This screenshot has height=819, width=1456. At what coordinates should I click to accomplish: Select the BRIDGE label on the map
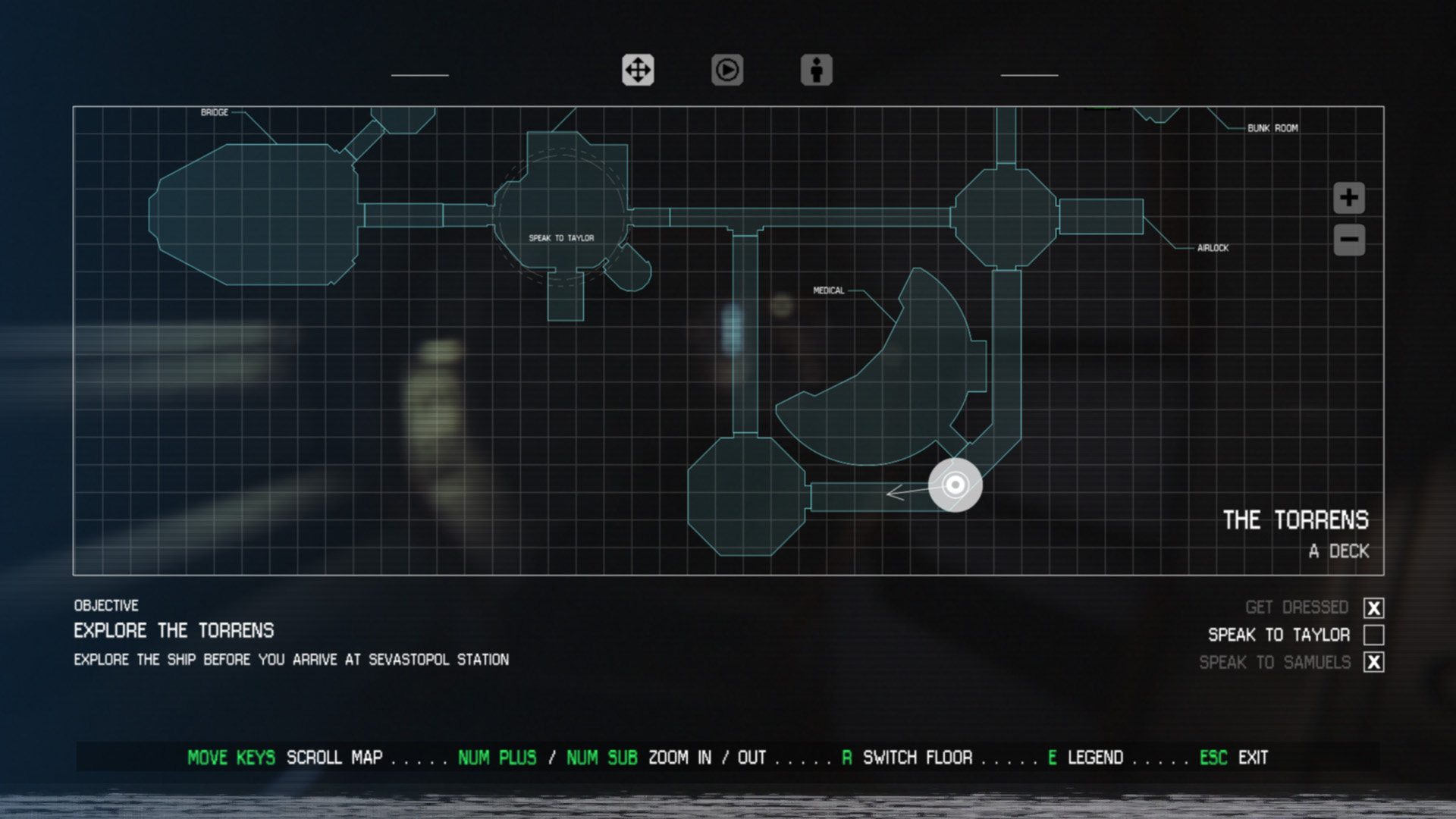pyautogui.click(x=215, y=112)
